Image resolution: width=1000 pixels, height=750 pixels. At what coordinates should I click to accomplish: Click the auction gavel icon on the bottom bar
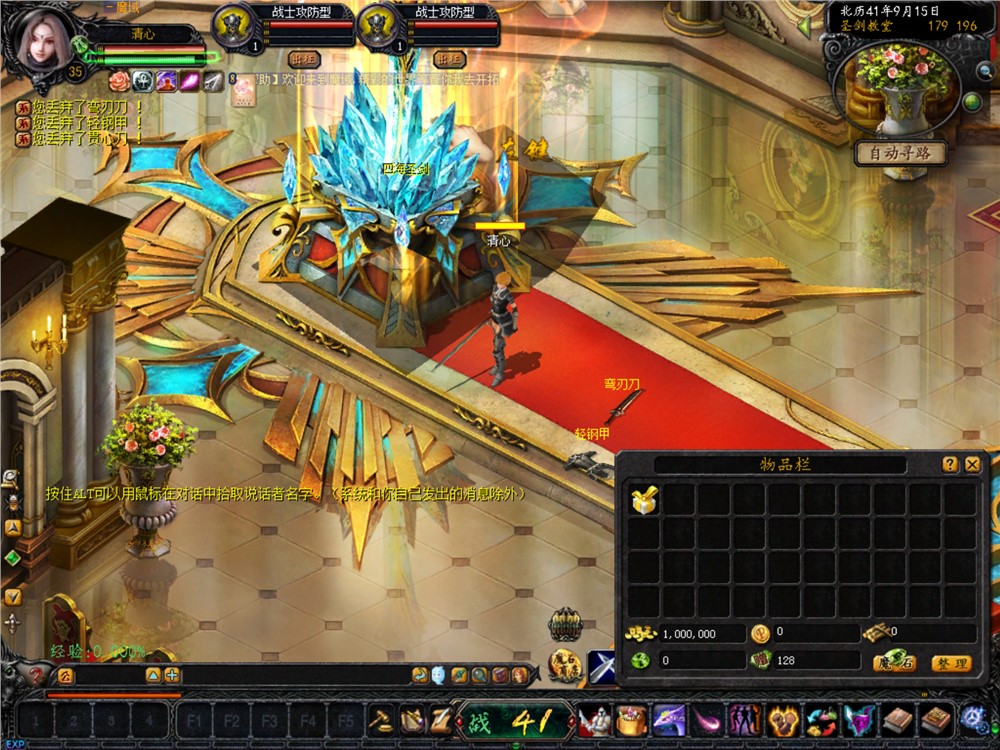click(x=381, y=719)
